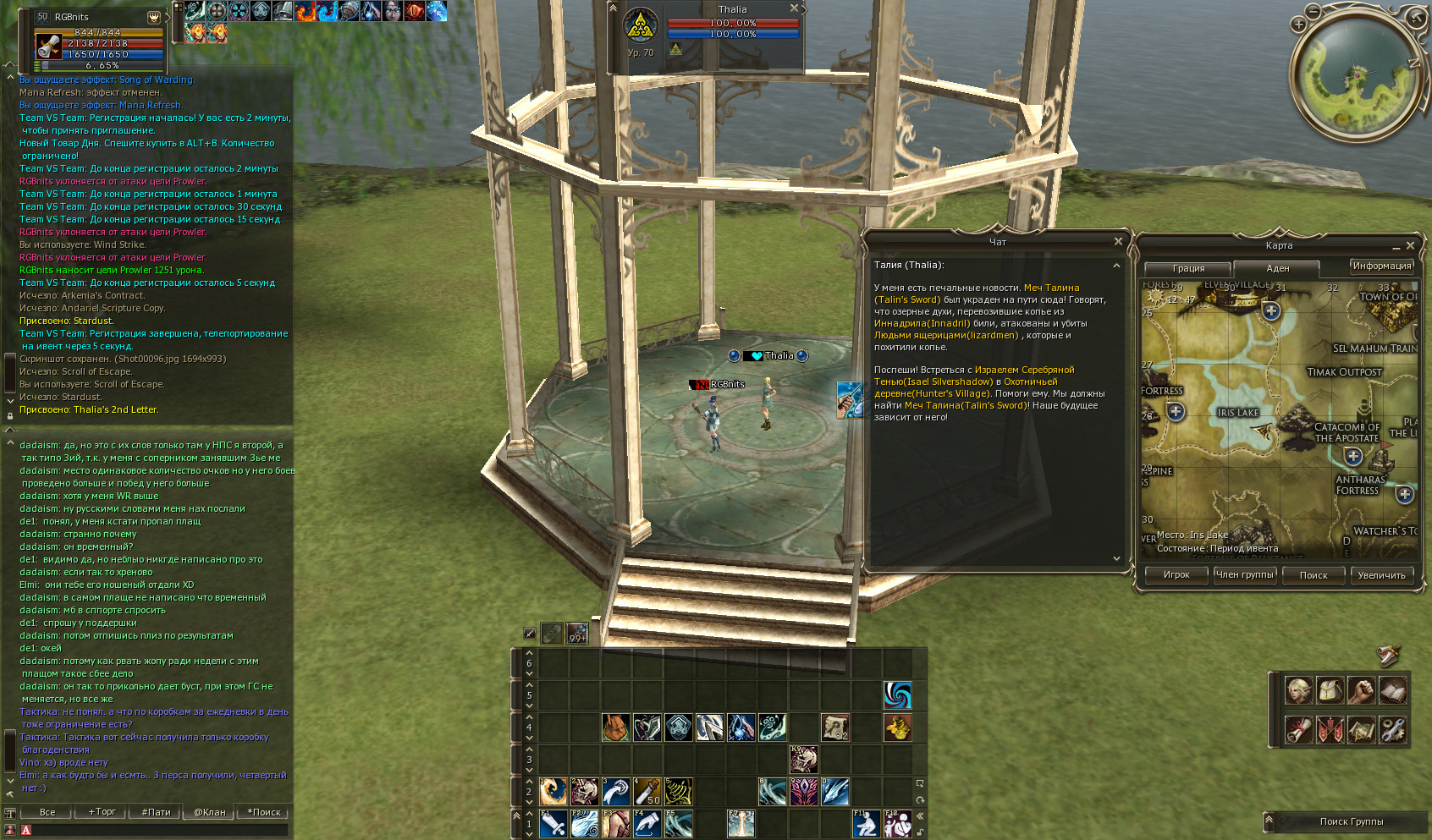Select the sword attack icon on F1
Screen dimensions: 1432x840
tap(555, 824)
